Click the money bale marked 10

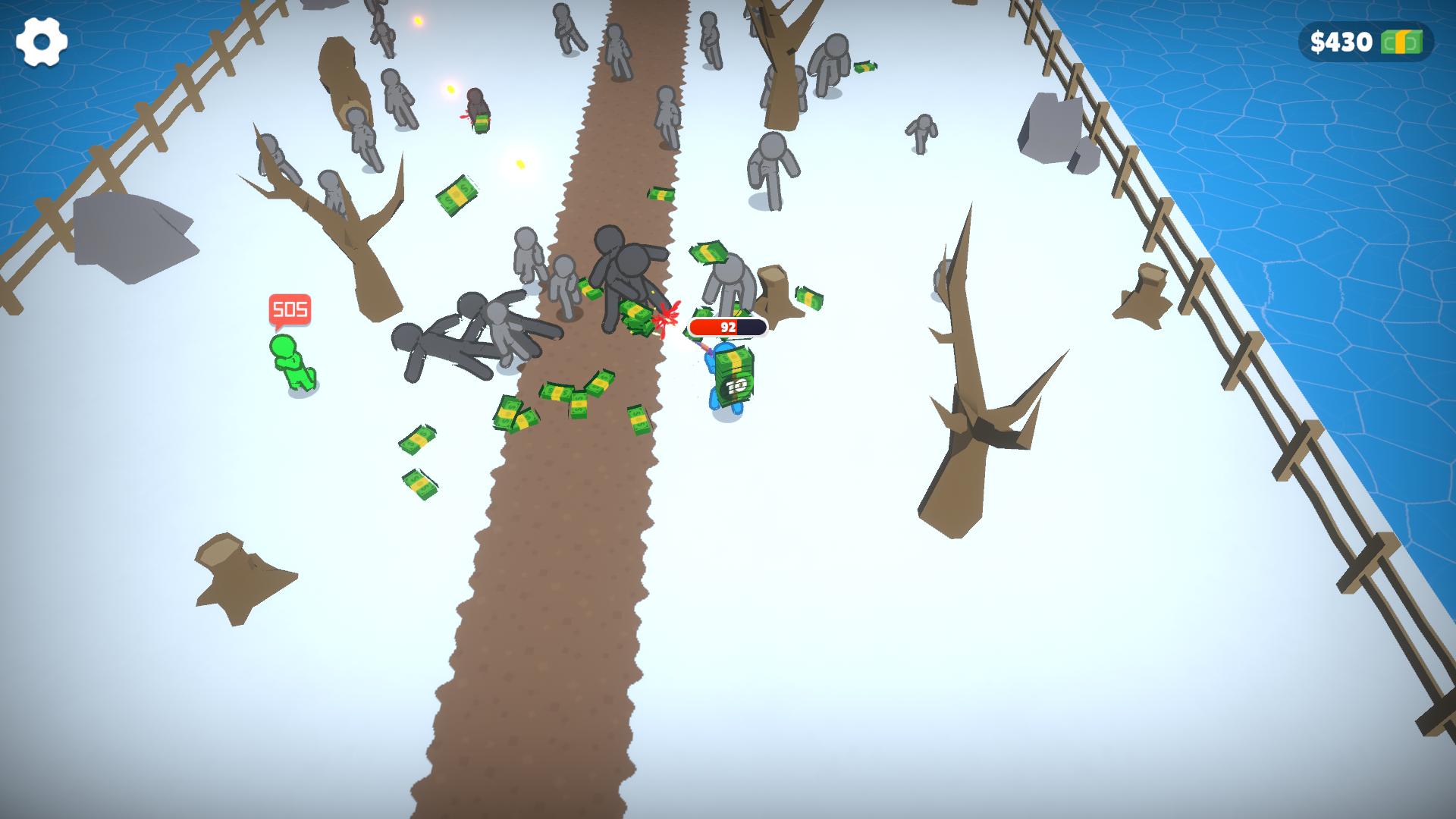click(734, 378)
